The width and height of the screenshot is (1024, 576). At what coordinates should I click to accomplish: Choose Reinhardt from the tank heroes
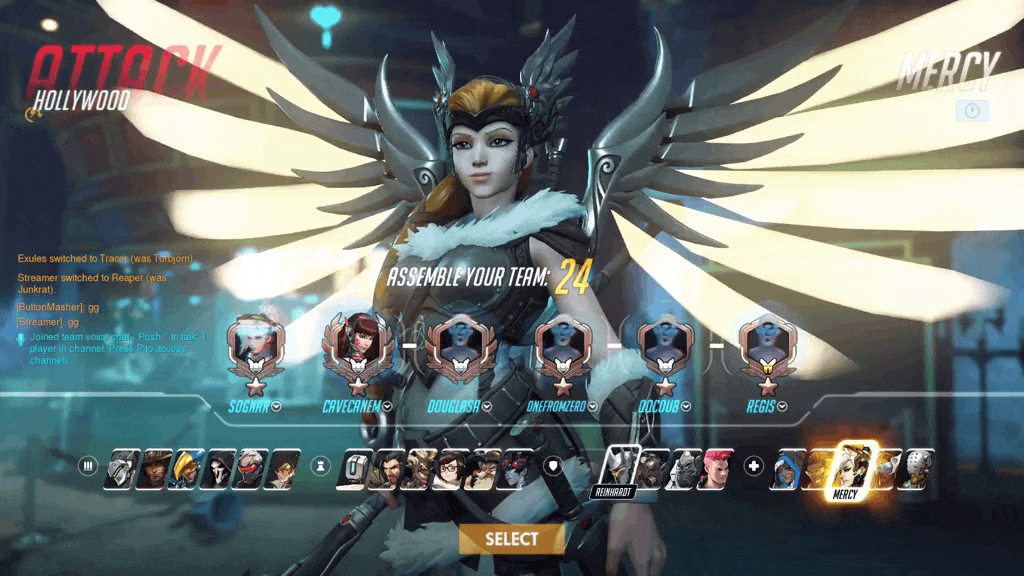tap(620, 467)
